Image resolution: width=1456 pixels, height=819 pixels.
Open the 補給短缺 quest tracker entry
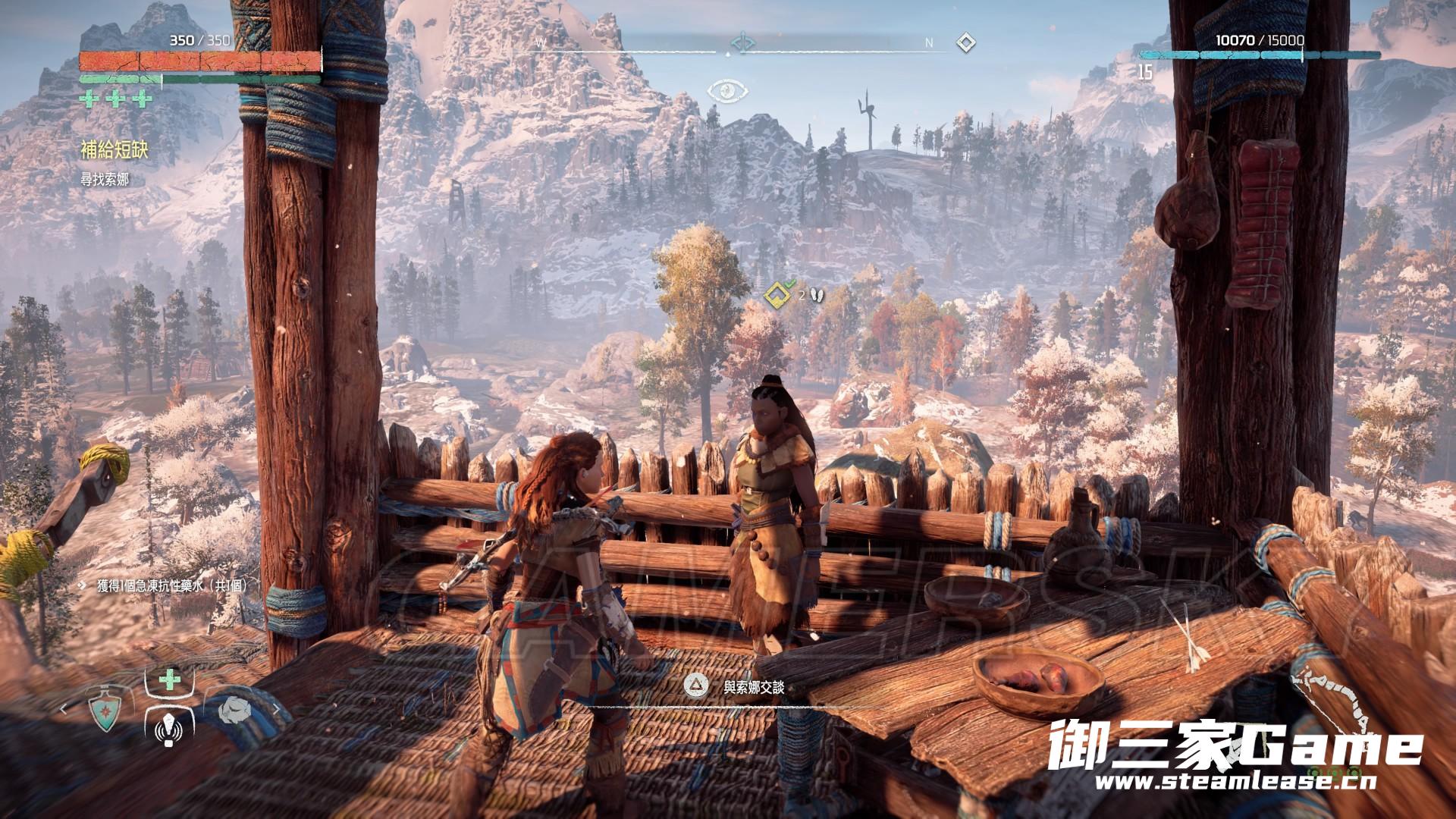tap(114, 150)
